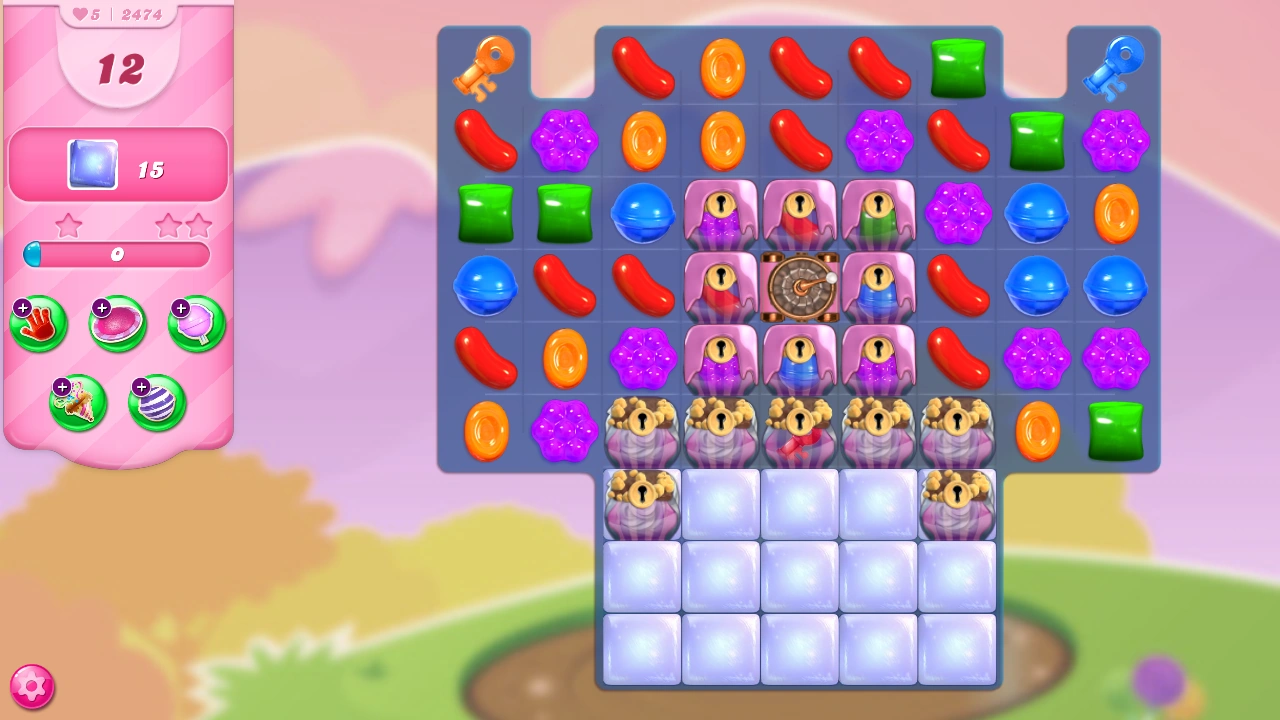Viewport: 1280px width, 720px height.
Task: Click the moves counter showing 12
Action: [x=118, y=70]
